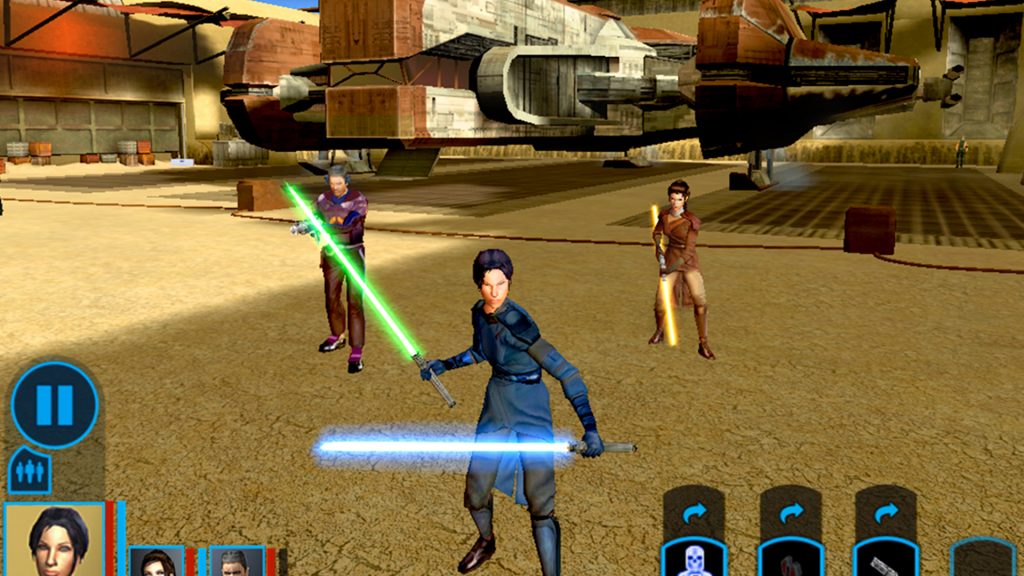This screenshot has width=1024, height=576.
Task: Switch to the grey-haired man party portrait
Action: tap(236, 562)
